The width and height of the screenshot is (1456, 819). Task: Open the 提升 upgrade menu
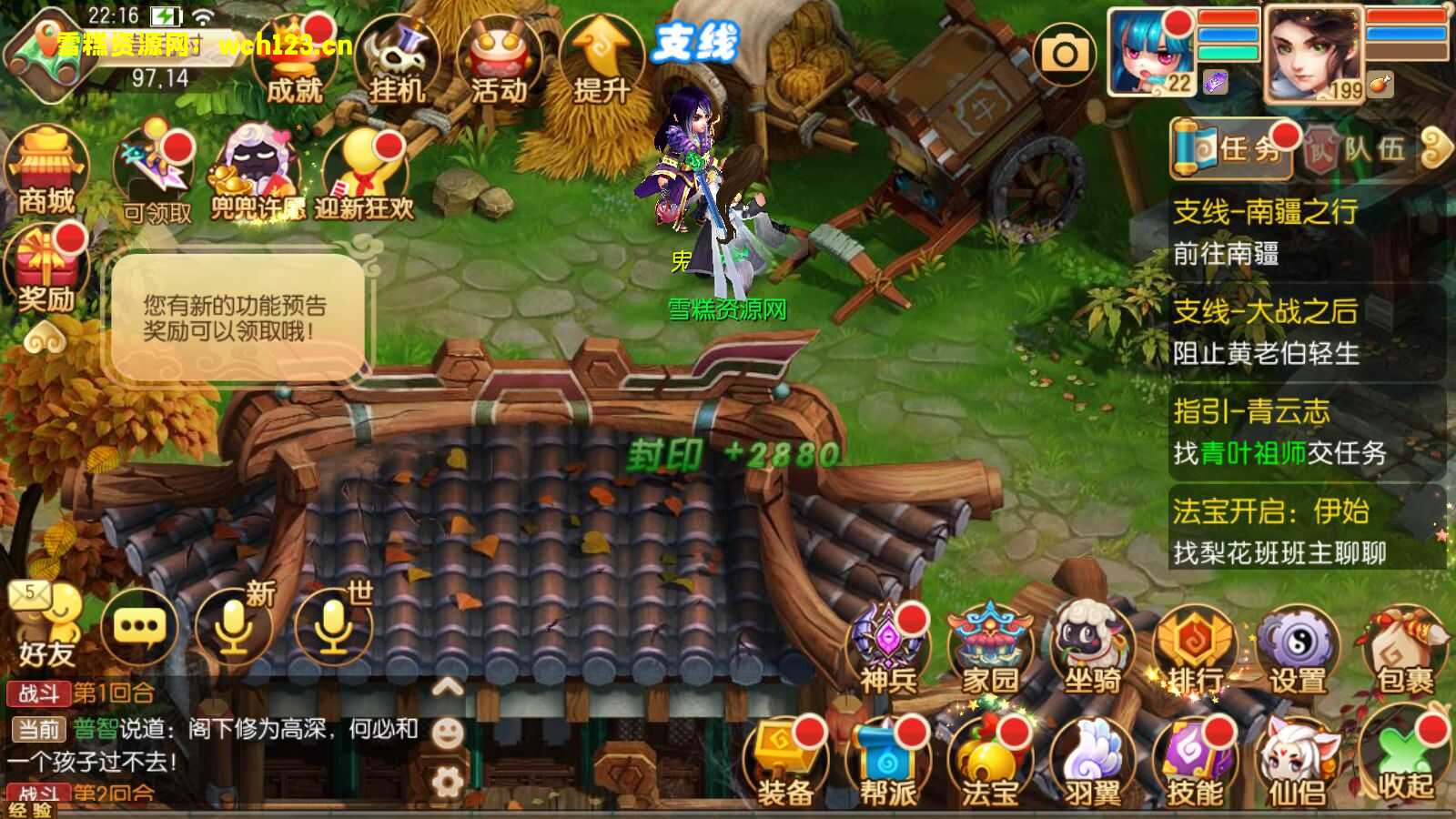[601, 62]
